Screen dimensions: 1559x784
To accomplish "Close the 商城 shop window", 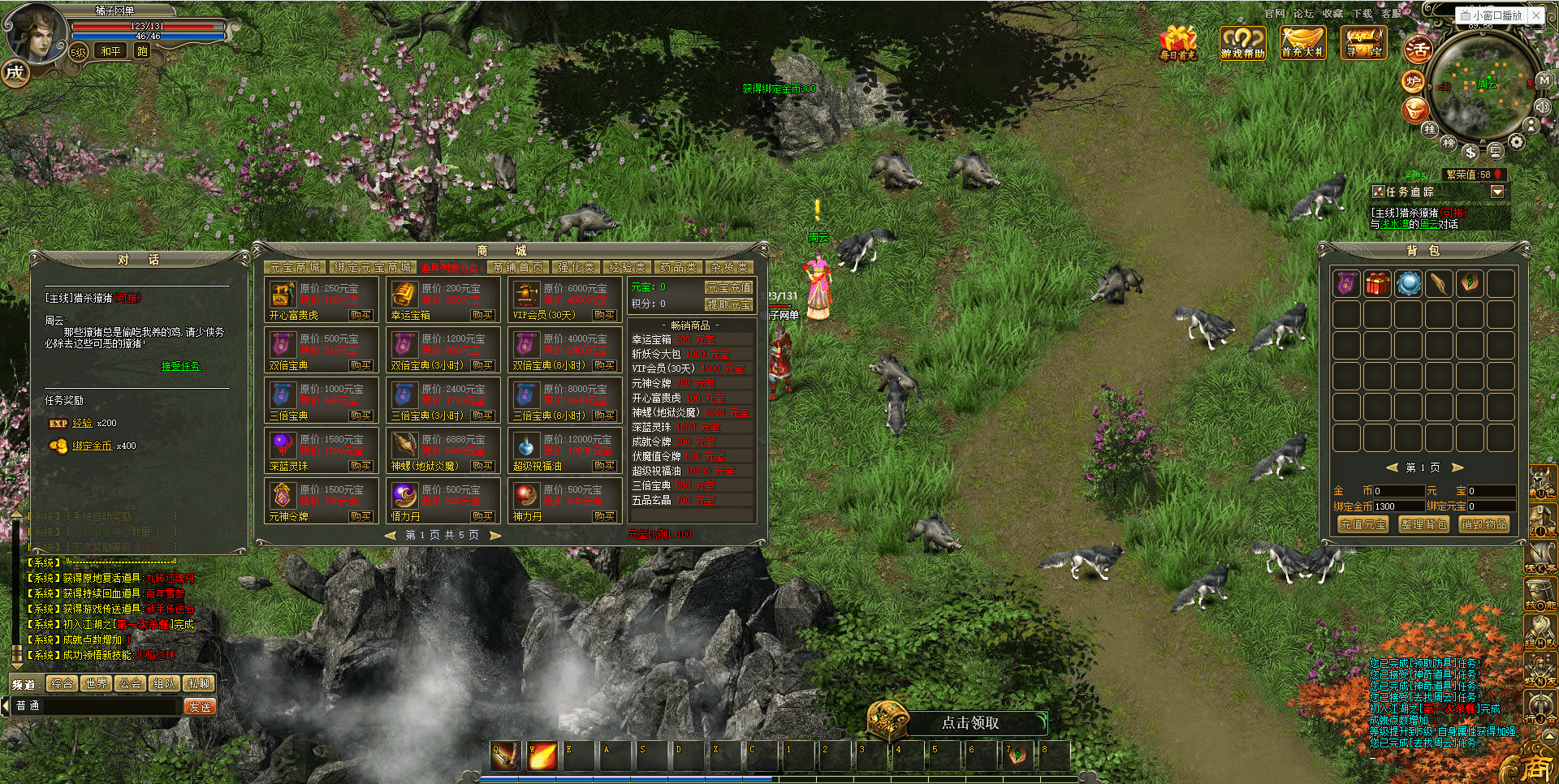I will (x=762, y=246).
